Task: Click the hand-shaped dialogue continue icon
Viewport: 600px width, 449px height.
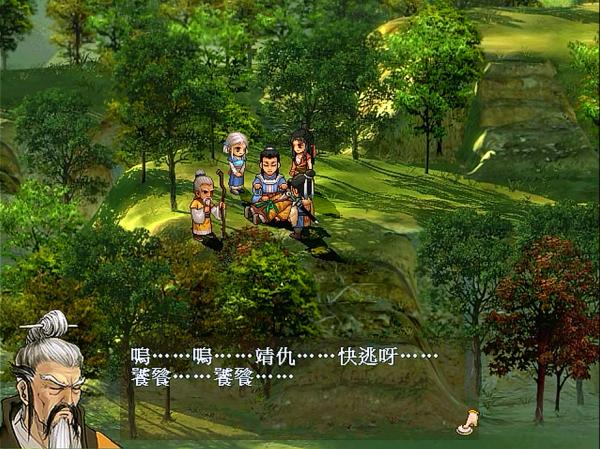Action: pyautogui.click(x=466, y=423)
